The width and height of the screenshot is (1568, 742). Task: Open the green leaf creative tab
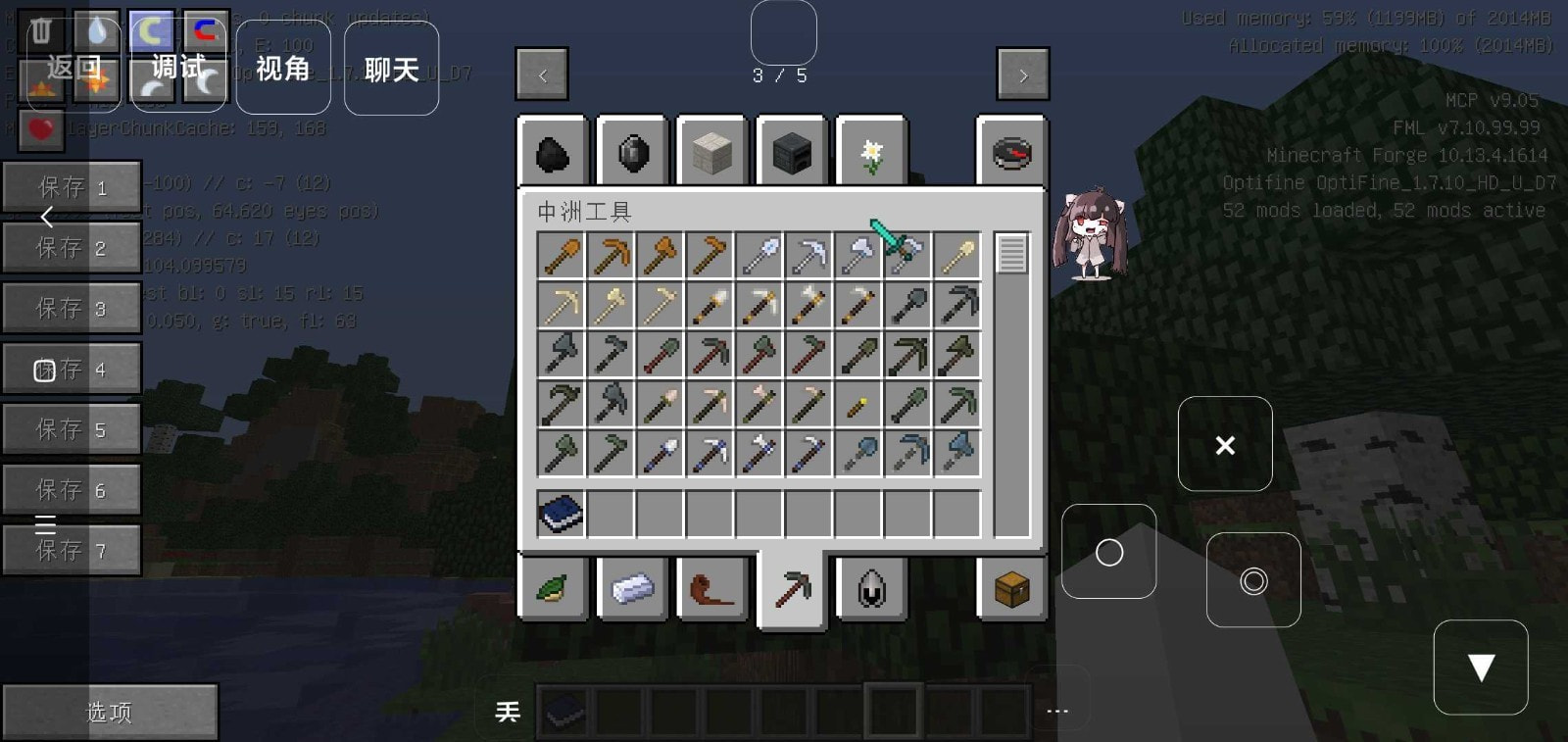click(x=553, y=588)
